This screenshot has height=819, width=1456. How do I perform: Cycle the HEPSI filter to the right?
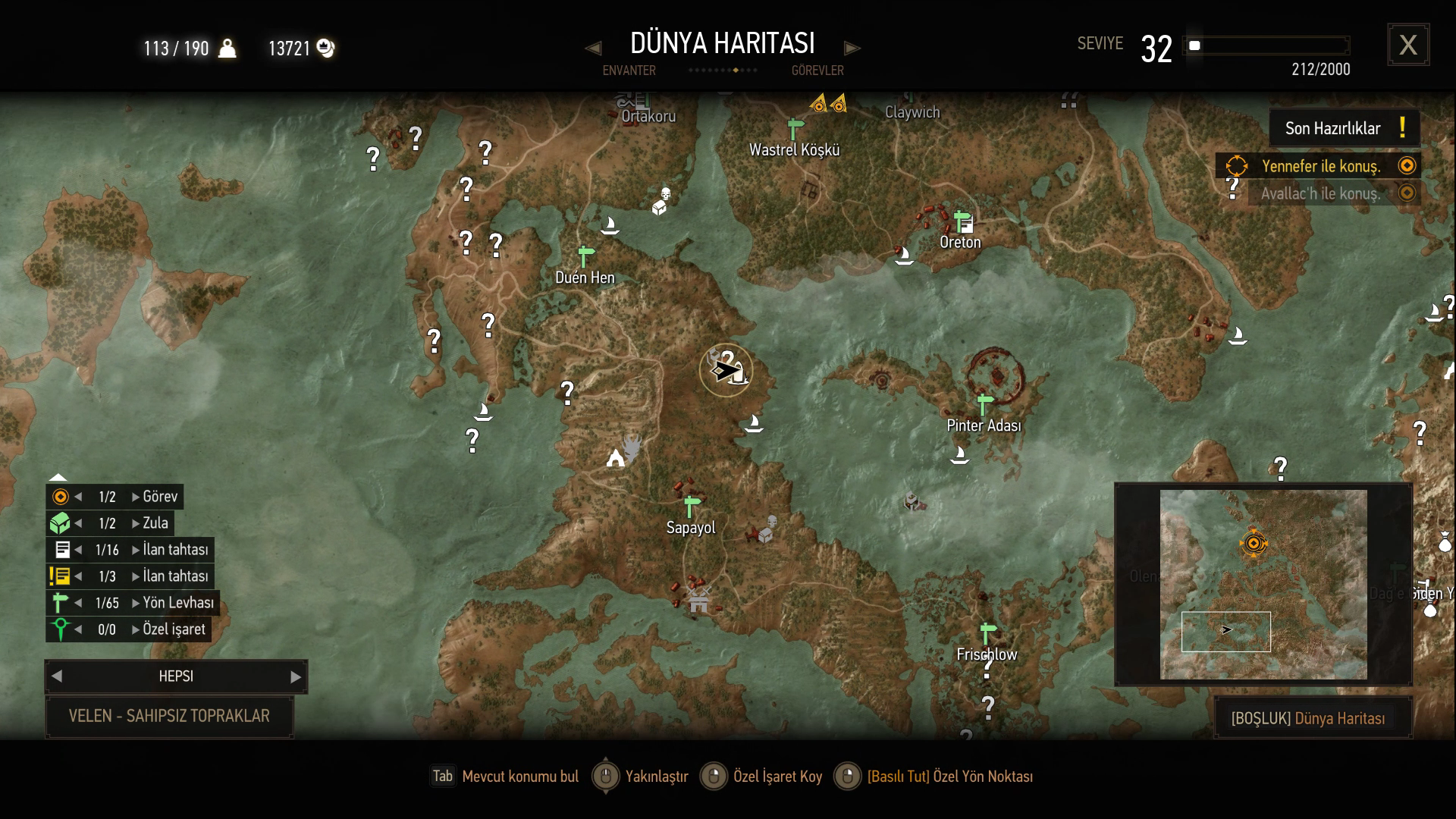[x=296, y=676]
